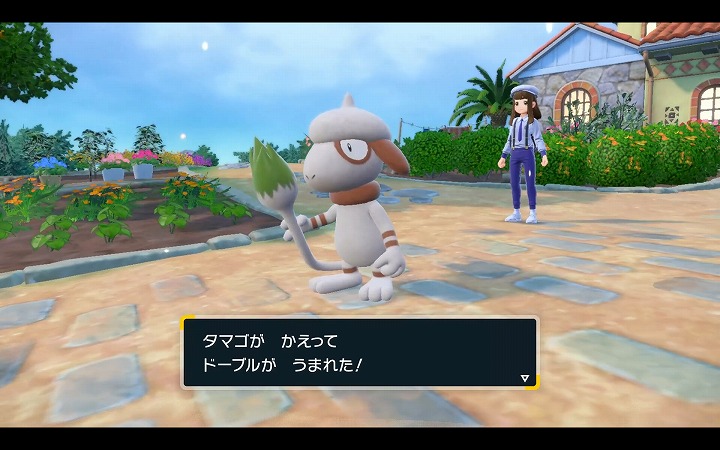Screen dimensions: 720x450
Task: Advance the タマゴがかえって dialogue box
Action: pyautogui.click(x=360, y=353)
